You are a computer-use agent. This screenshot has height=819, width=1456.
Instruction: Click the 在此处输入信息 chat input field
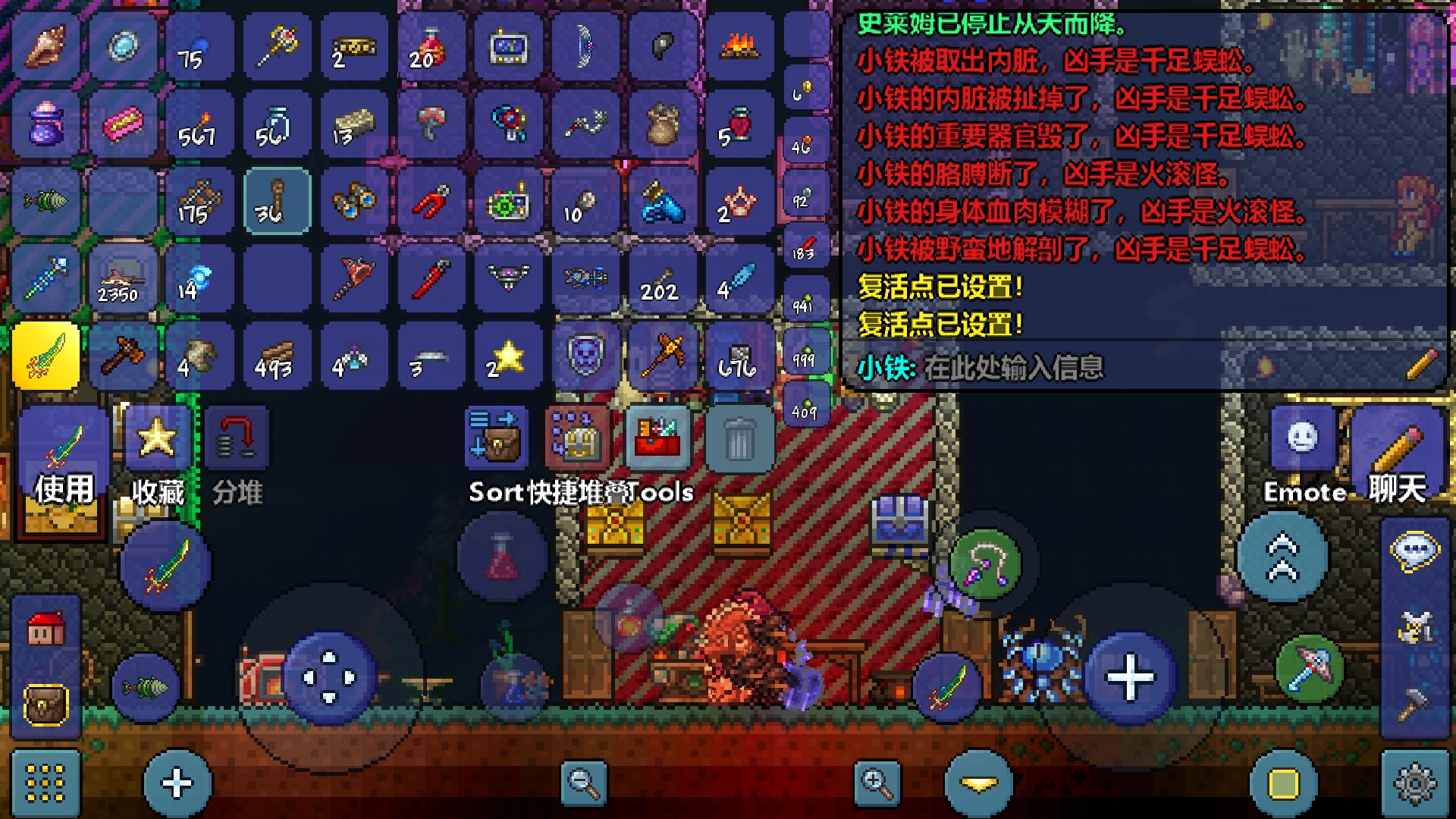(1062, 367)
